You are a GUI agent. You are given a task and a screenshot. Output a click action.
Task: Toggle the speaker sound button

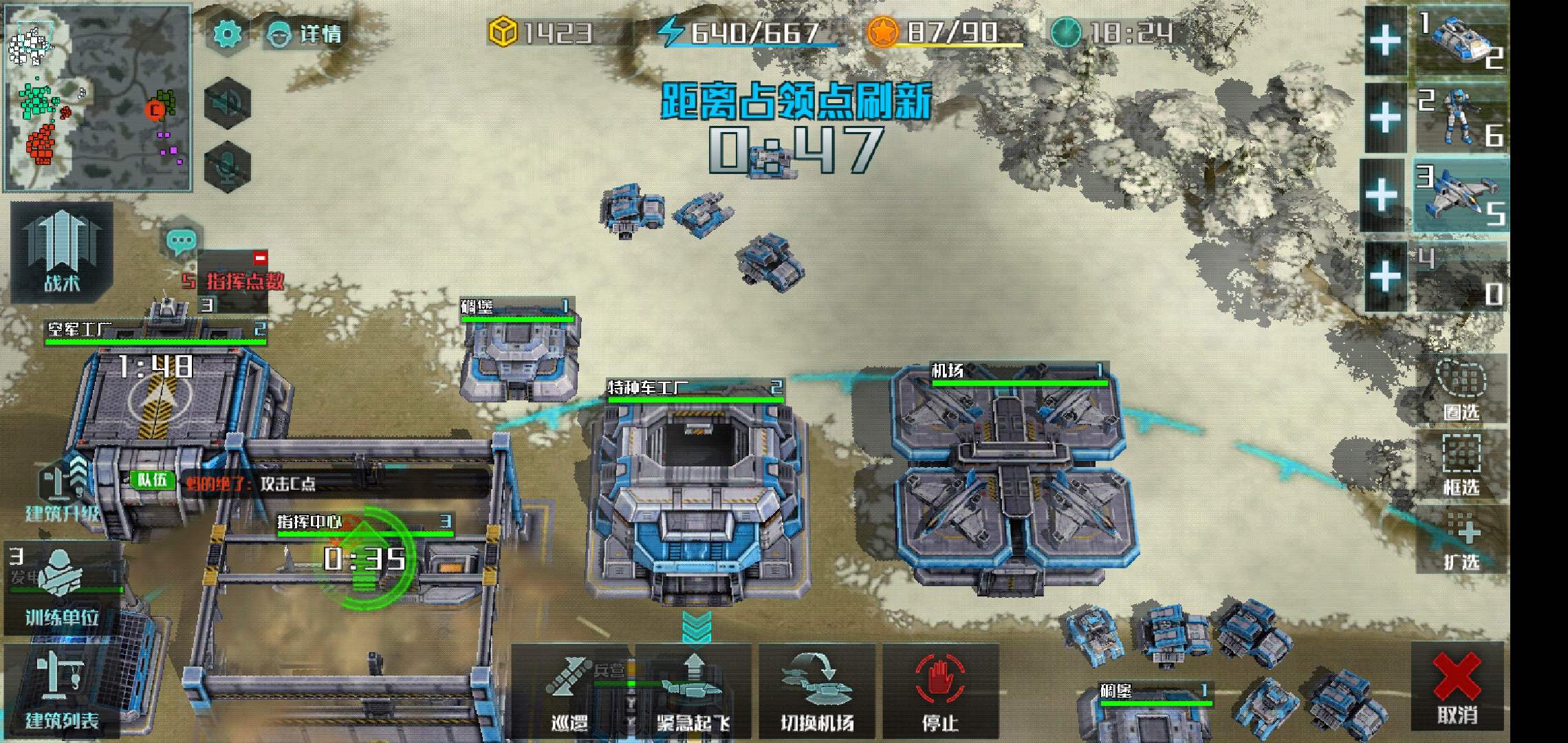point(228,103)
